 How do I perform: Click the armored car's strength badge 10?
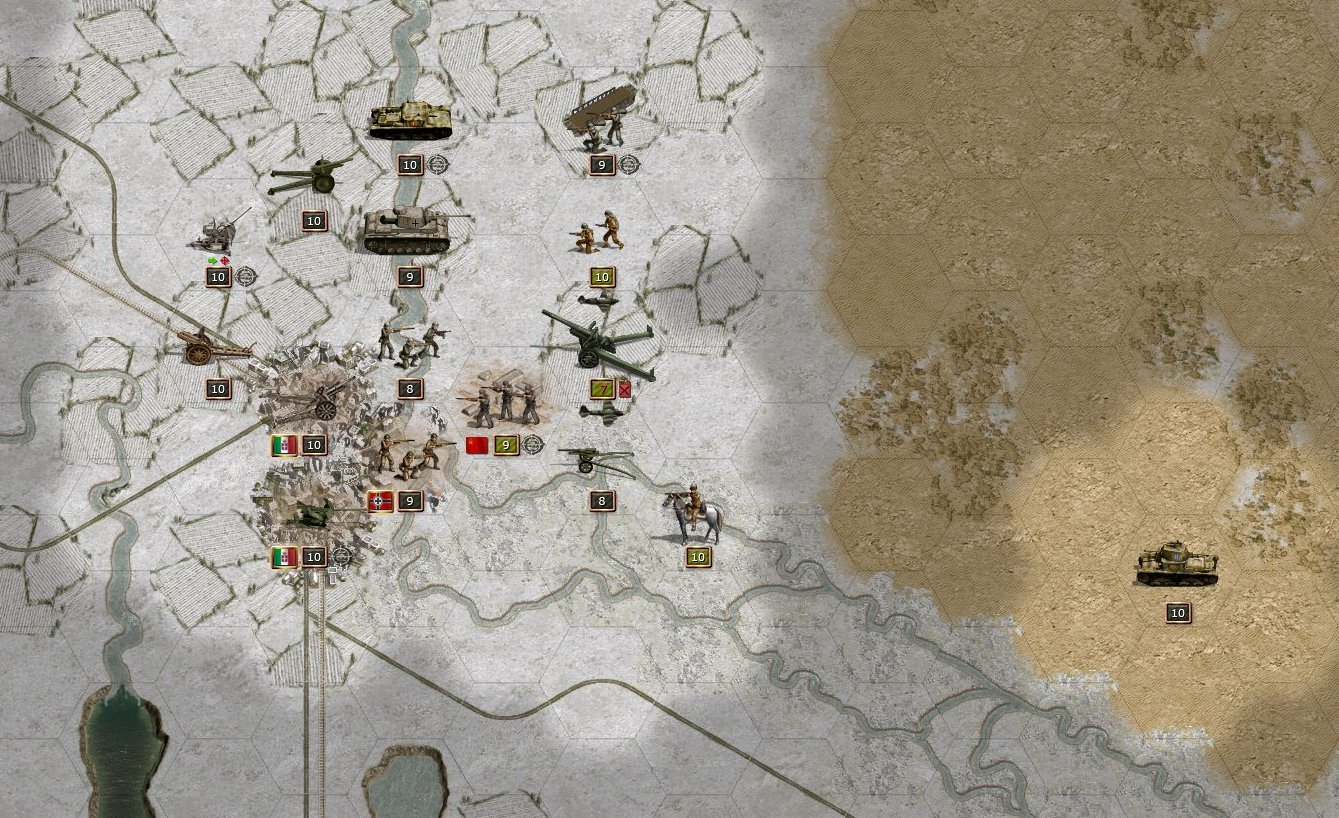(x=1177, y=612)
